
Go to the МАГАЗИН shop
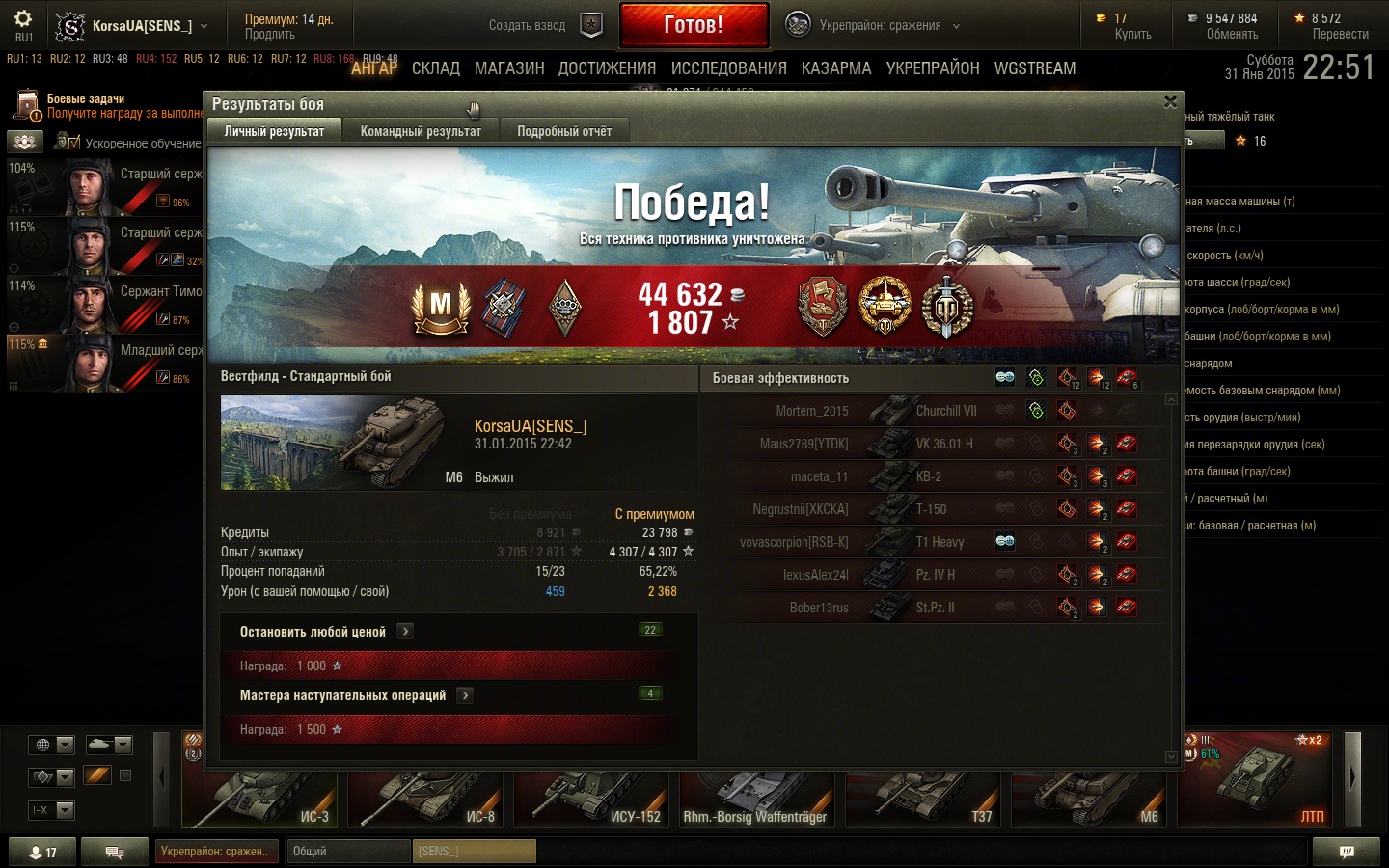point(509,68)
